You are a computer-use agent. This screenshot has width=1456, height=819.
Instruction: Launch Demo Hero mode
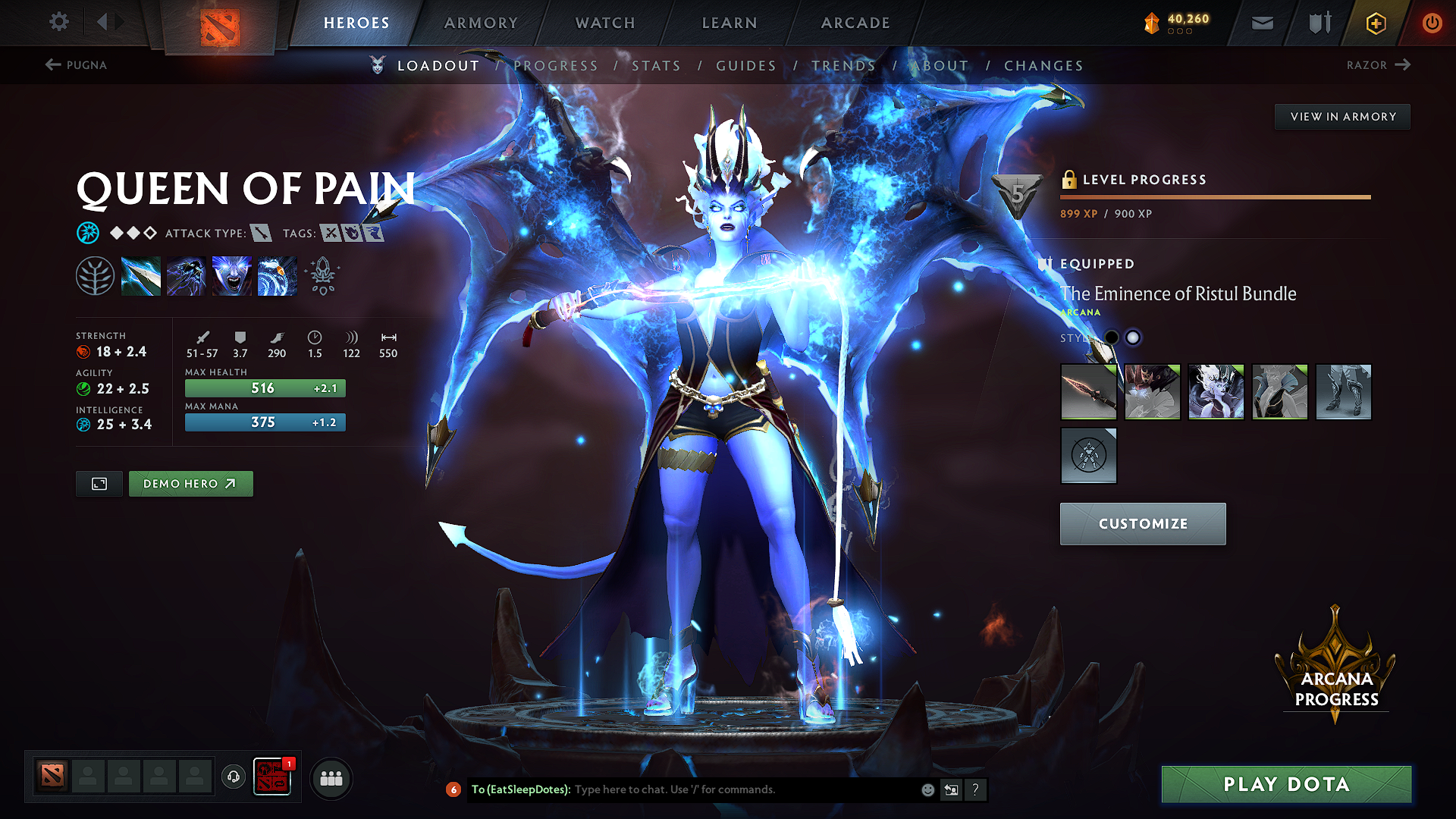190,484
